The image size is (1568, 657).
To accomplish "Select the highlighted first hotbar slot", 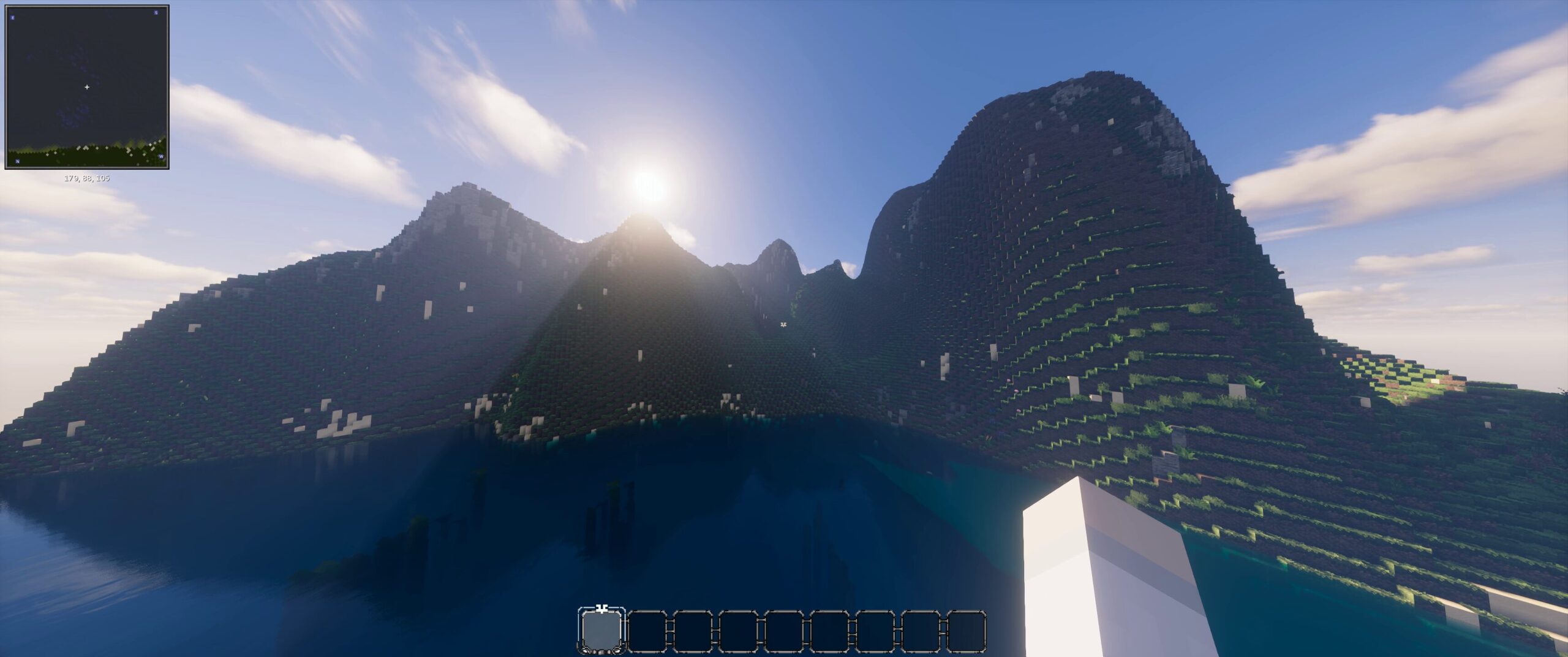I will 602,631.
